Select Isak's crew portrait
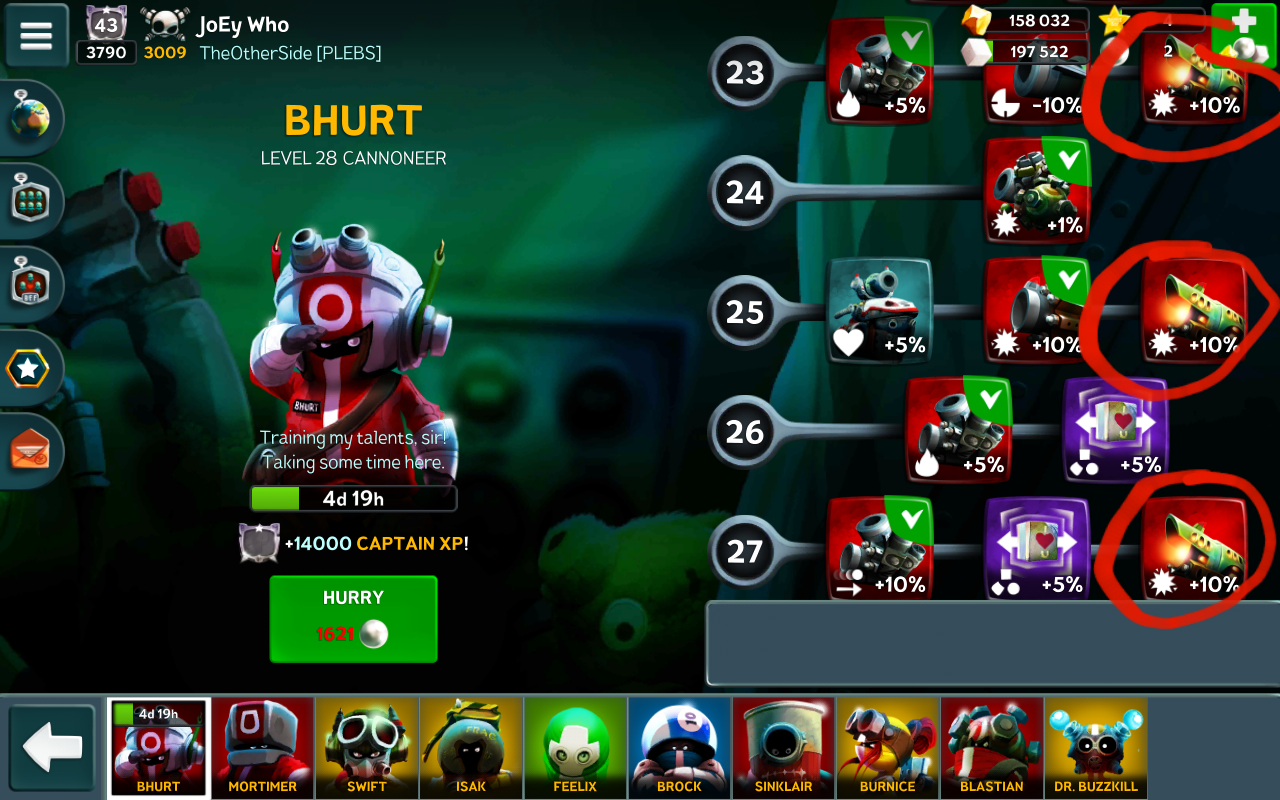Image resolution: width=1280 pixels, height=800 pixels. tap(471, 747)
